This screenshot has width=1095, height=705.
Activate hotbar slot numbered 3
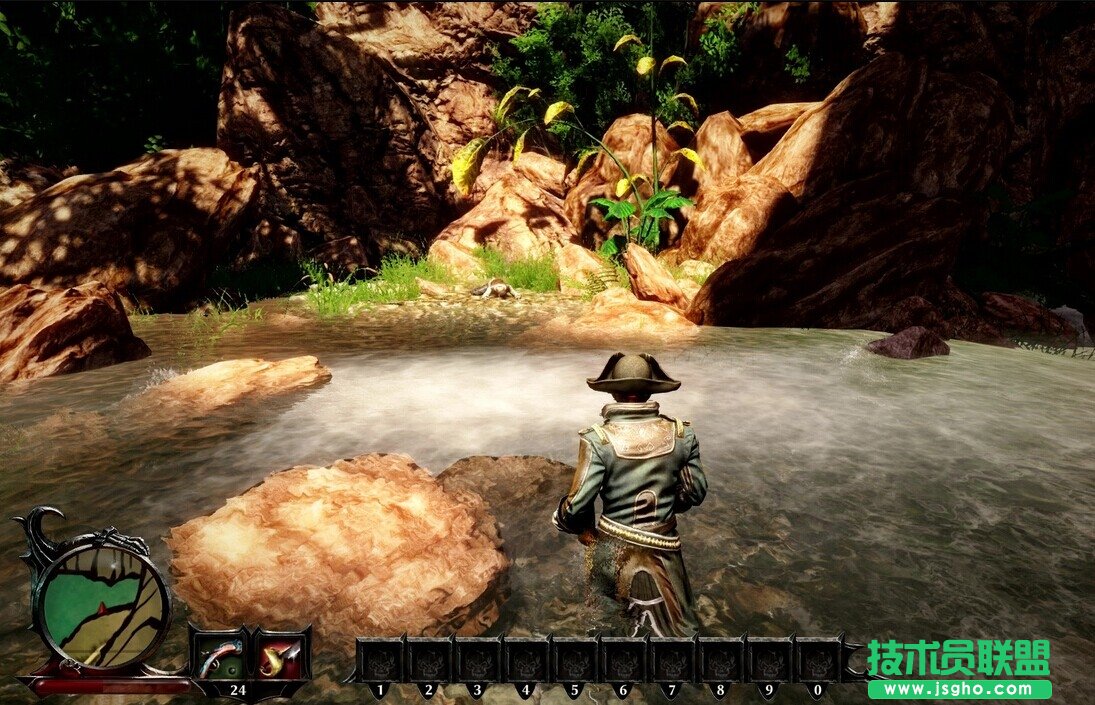pos(478,660)
